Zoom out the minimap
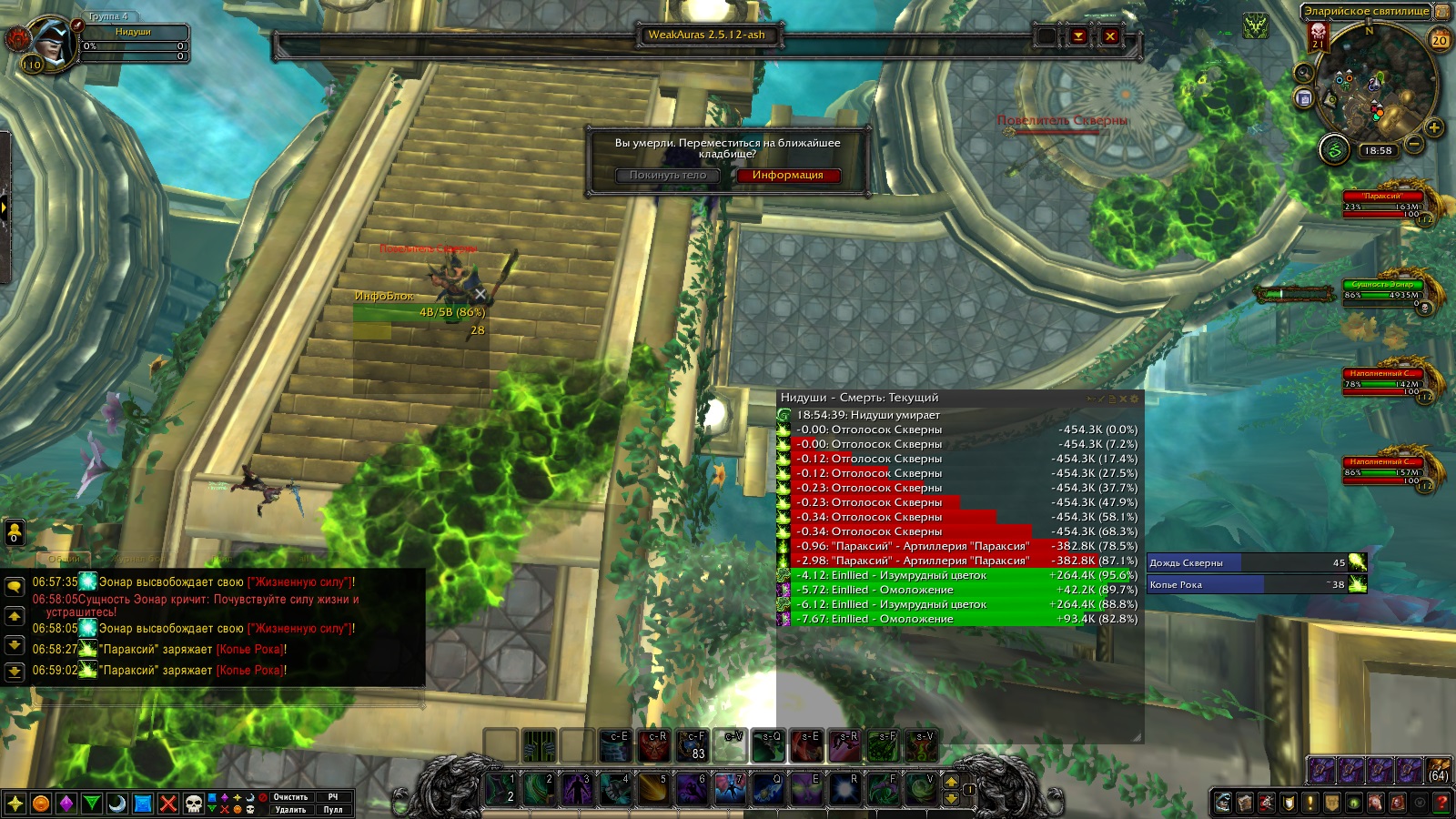This screenshot has width=1456, height=819. (x=1414, y=144)
